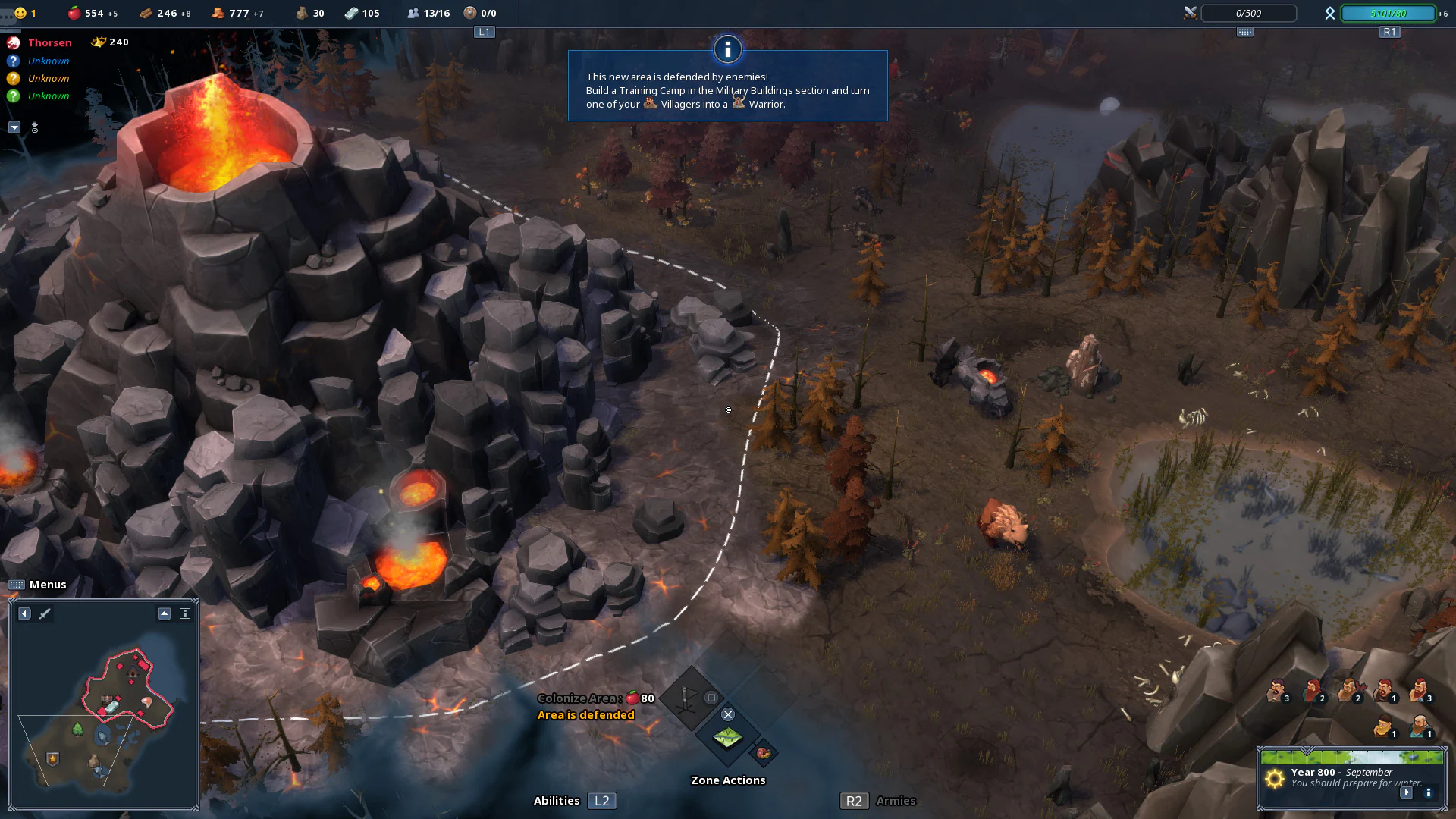
Task: Click the green fame progress bar
Action: (x=1387, y=13)
